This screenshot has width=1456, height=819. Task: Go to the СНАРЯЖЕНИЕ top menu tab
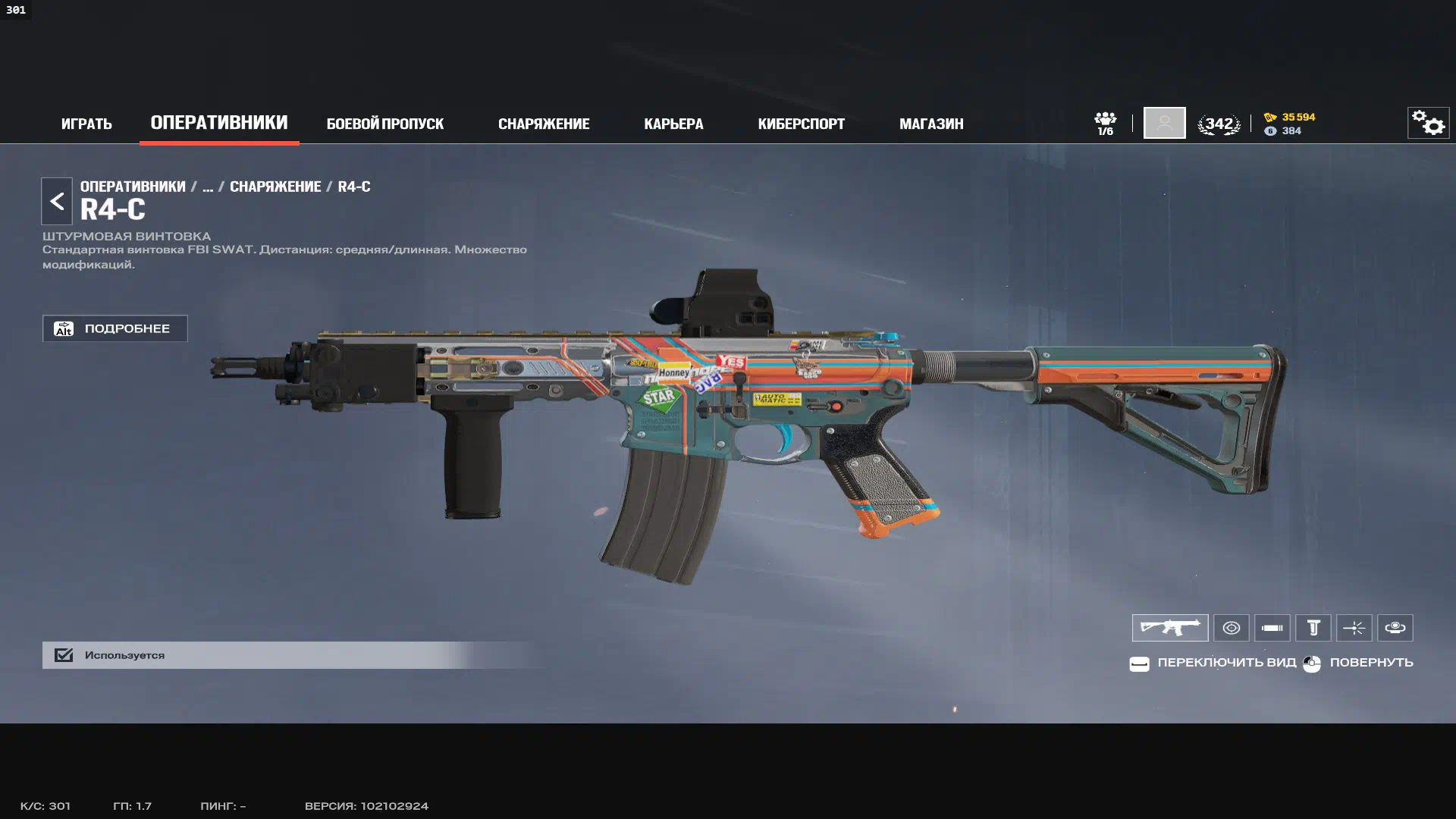(x=544, y=124)
